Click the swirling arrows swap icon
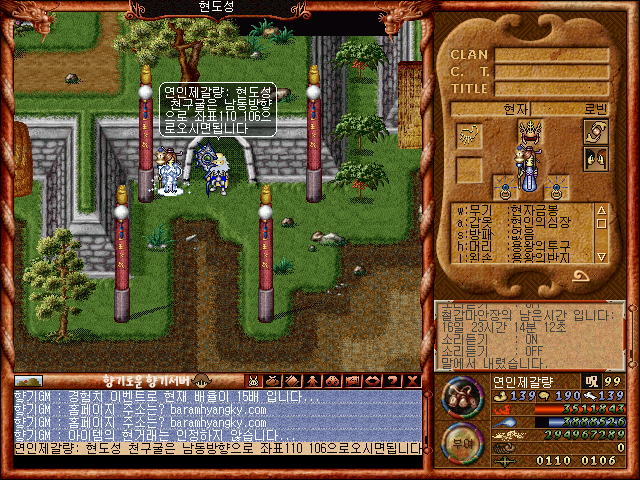Image resolution: width=640 pixels, height=480 pixels. coord(596,133)
